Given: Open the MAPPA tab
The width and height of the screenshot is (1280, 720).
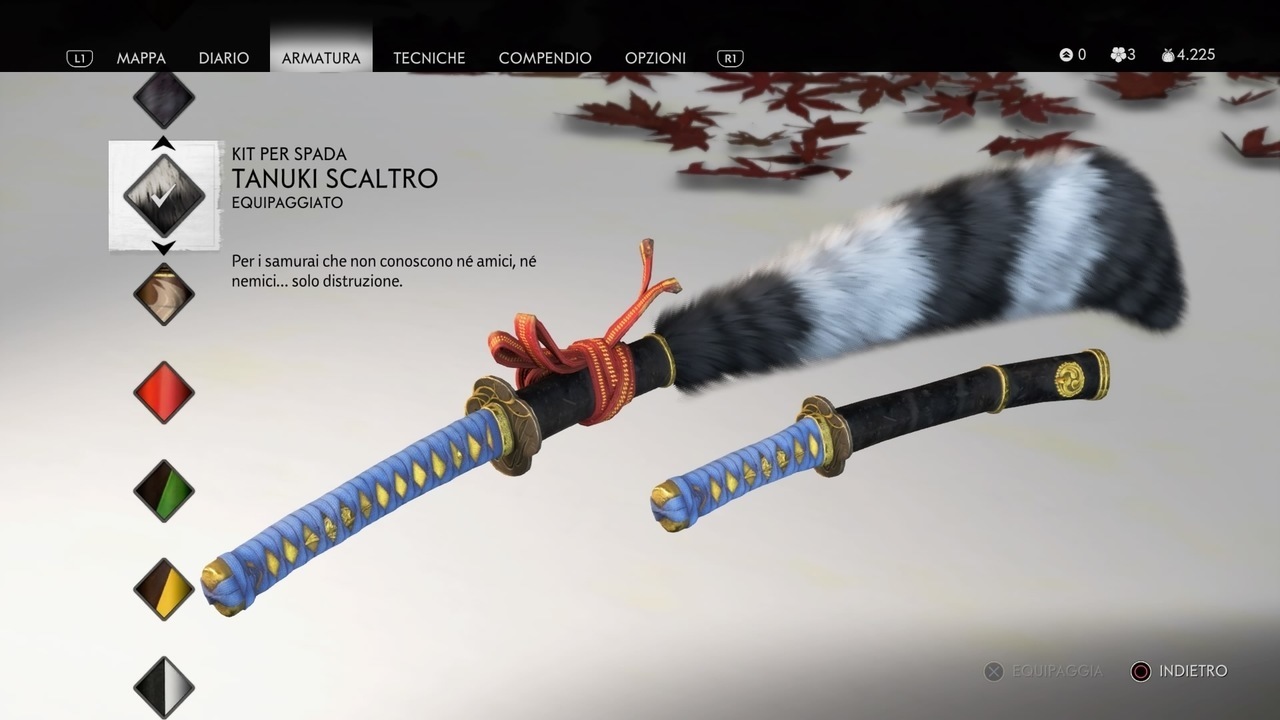Looking at the screenshot, I should (x=142, y=58).
